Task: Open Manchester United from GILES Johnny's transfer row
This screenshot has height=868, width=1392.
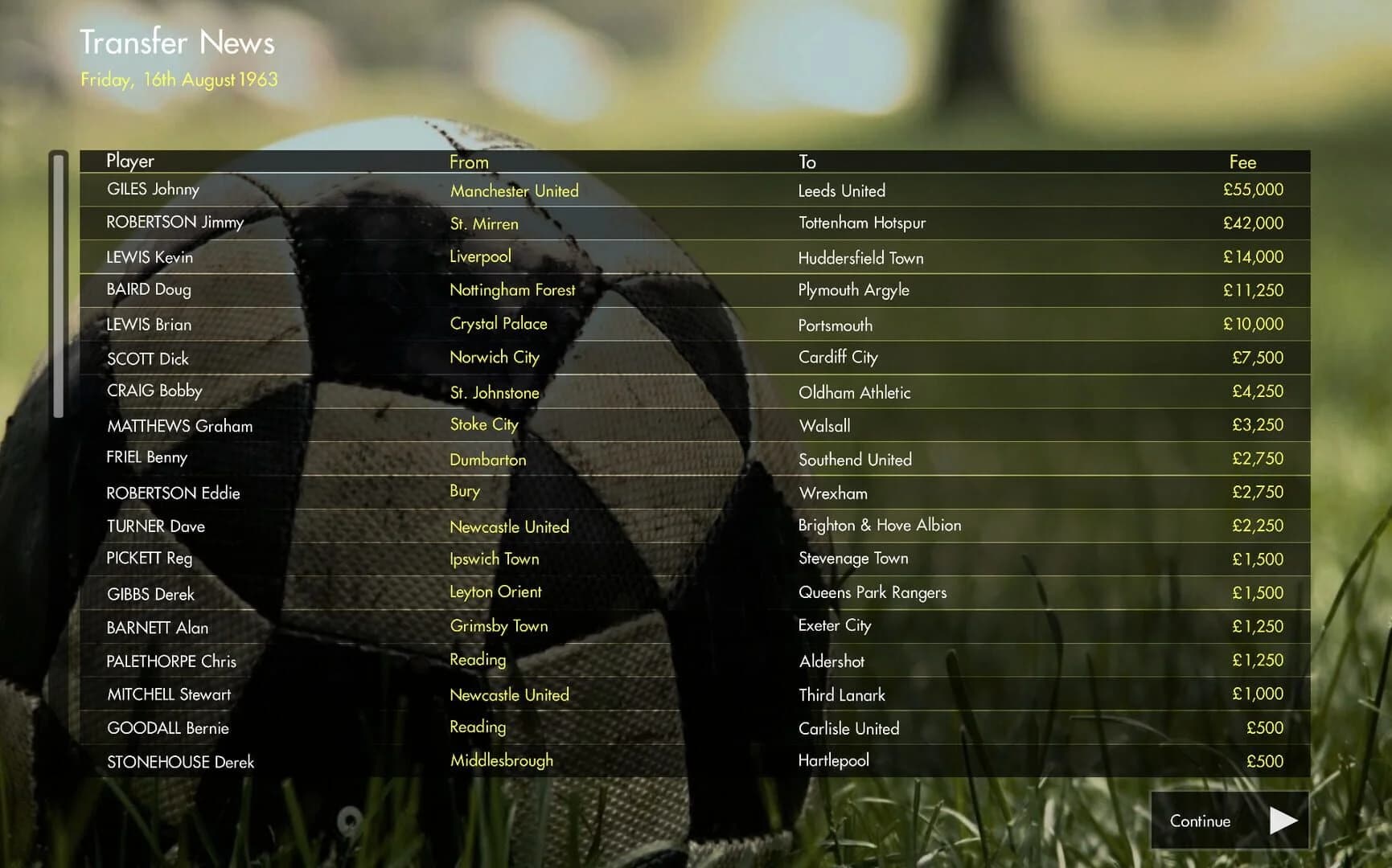Action: [x=514, y=190]
